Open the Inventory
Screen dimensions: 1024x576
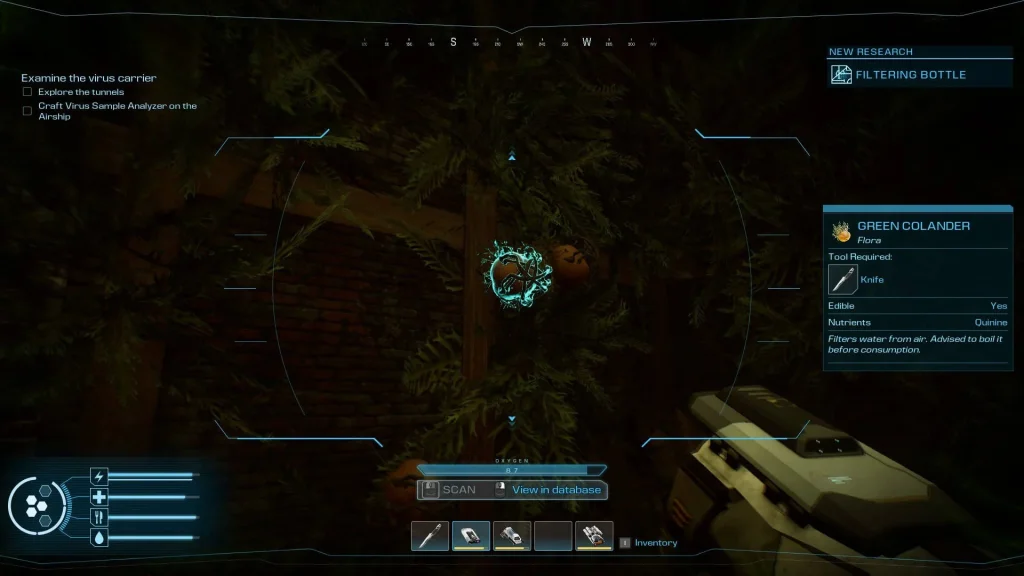coord(655,543)
